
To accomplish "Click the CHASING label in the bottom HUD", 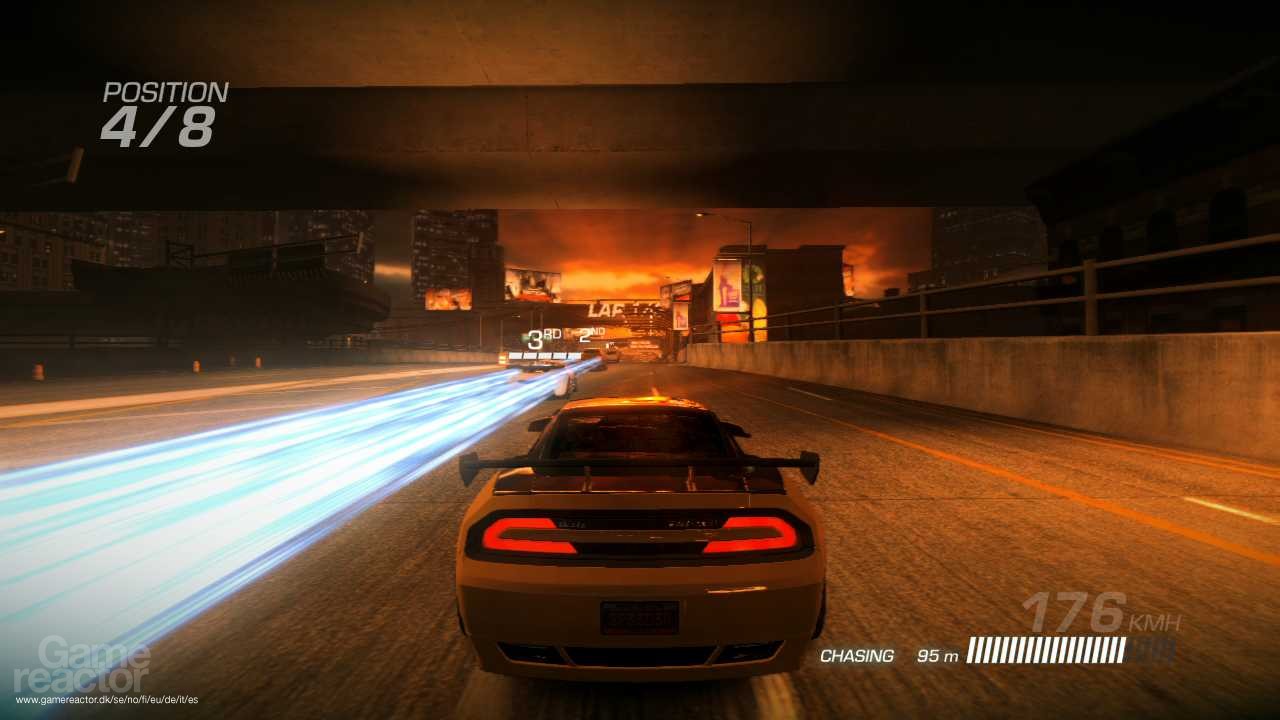I will point(855,656).
